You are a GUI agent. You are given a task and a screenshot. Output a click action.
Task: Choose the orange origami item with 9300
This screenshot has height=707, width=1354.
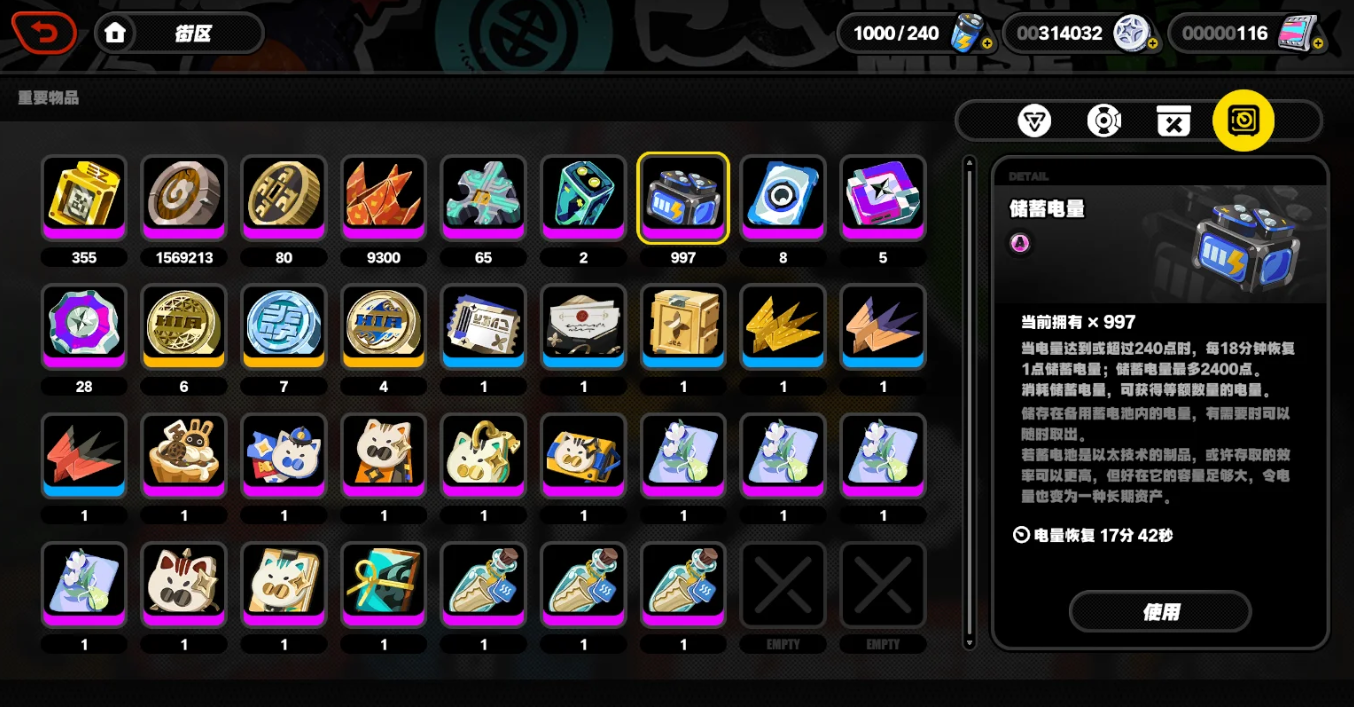pyautogui.click(x=384, y=197)
